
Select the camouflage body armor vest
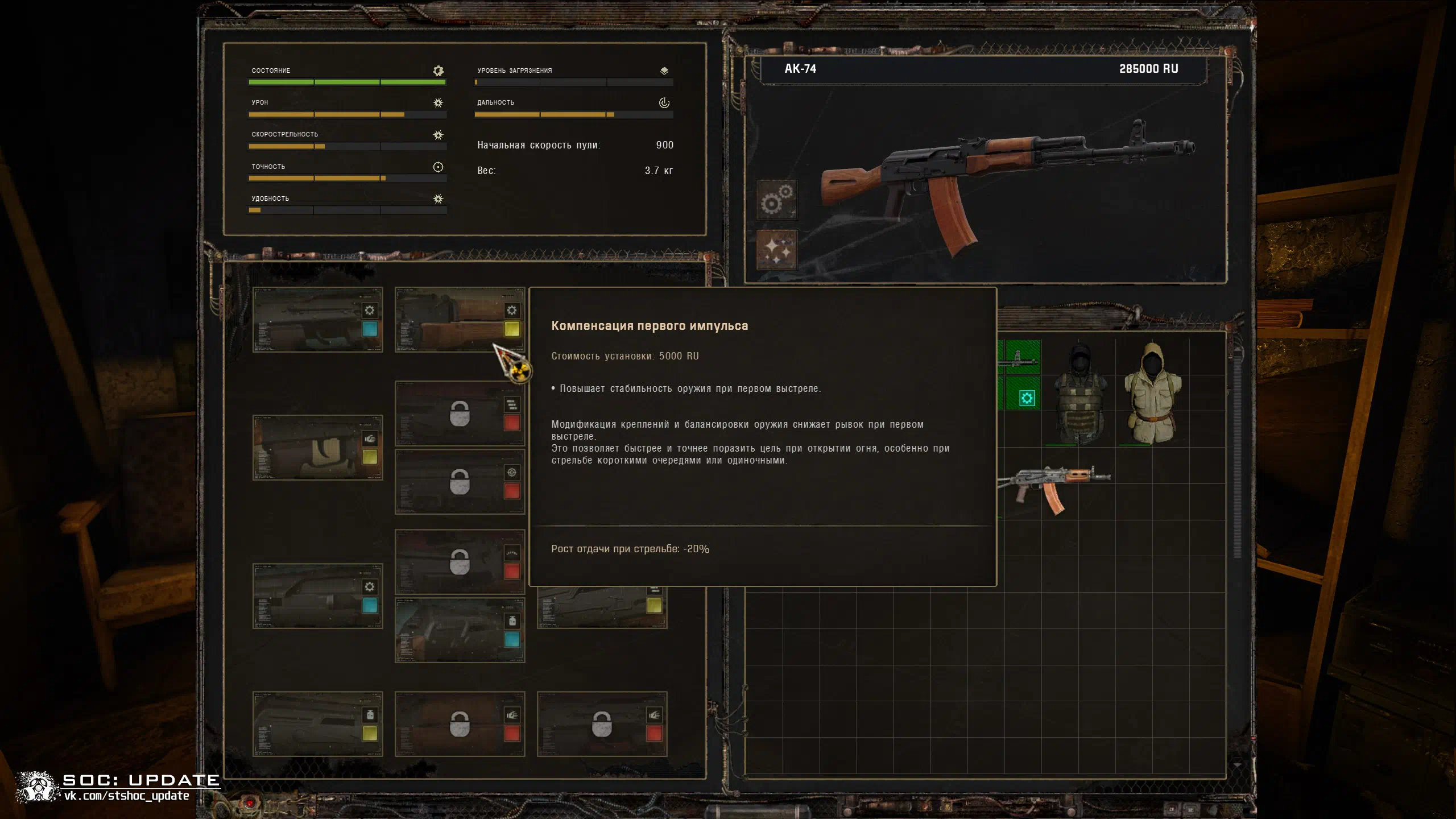(x=1079, y=395)
